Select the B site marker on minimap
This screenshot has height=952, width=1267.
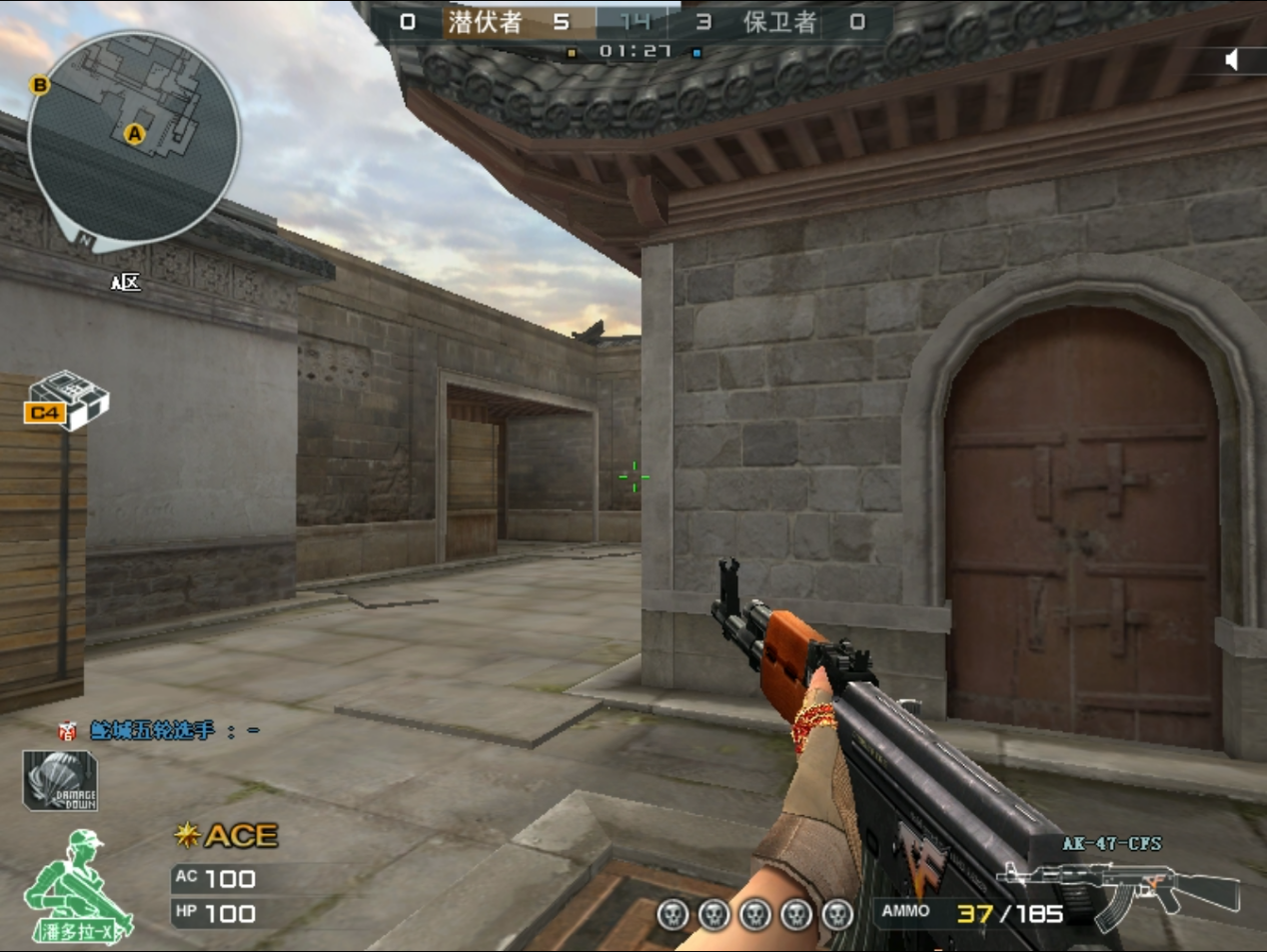click(x=40, y=85)
